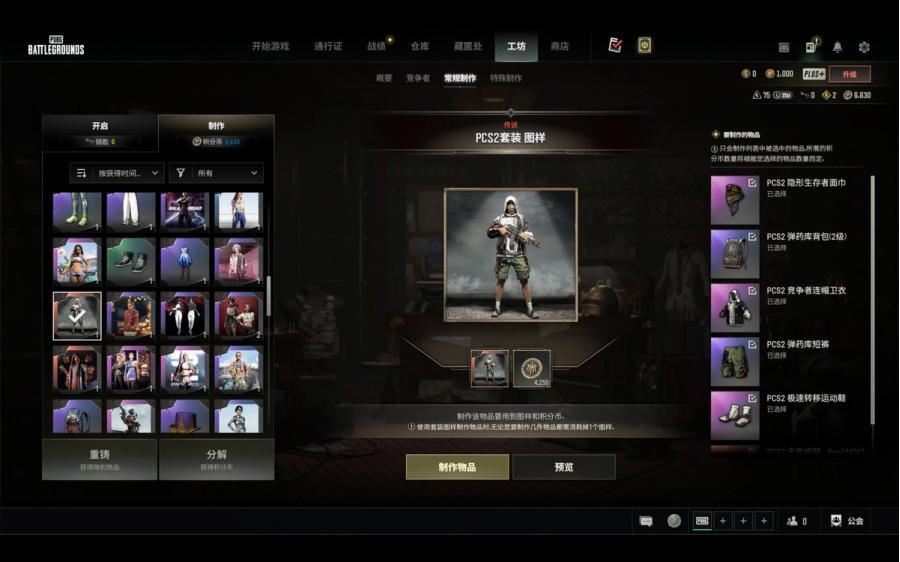This screenshot has height=562, width=900.
Task: Select the PCS2 弹药库背包 item row
Action: click(790, 253)
